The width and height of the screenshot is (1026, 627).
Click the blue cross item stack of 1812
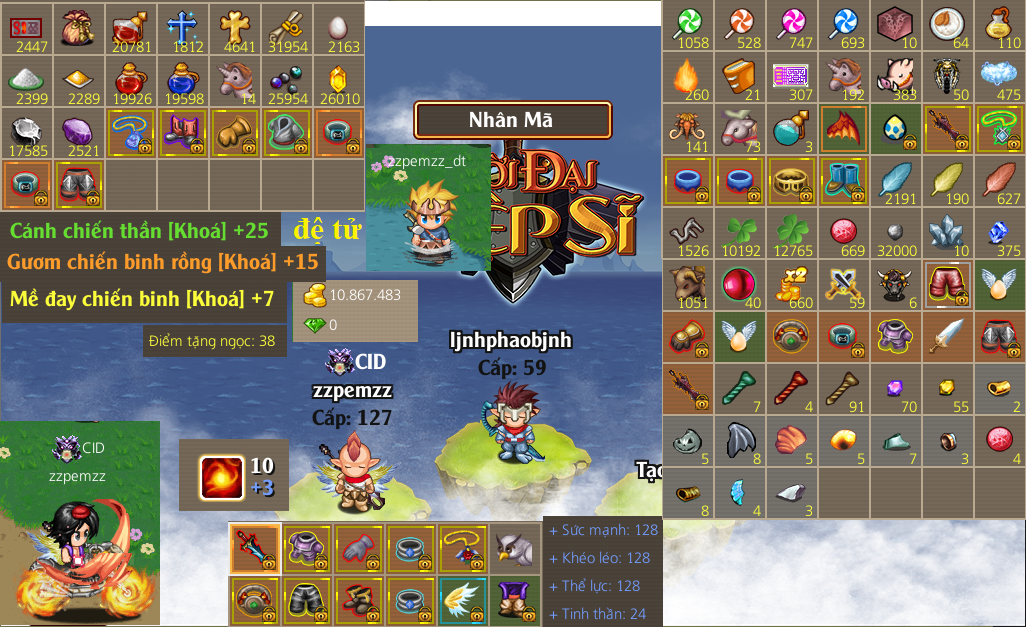[x=184, y=27]
